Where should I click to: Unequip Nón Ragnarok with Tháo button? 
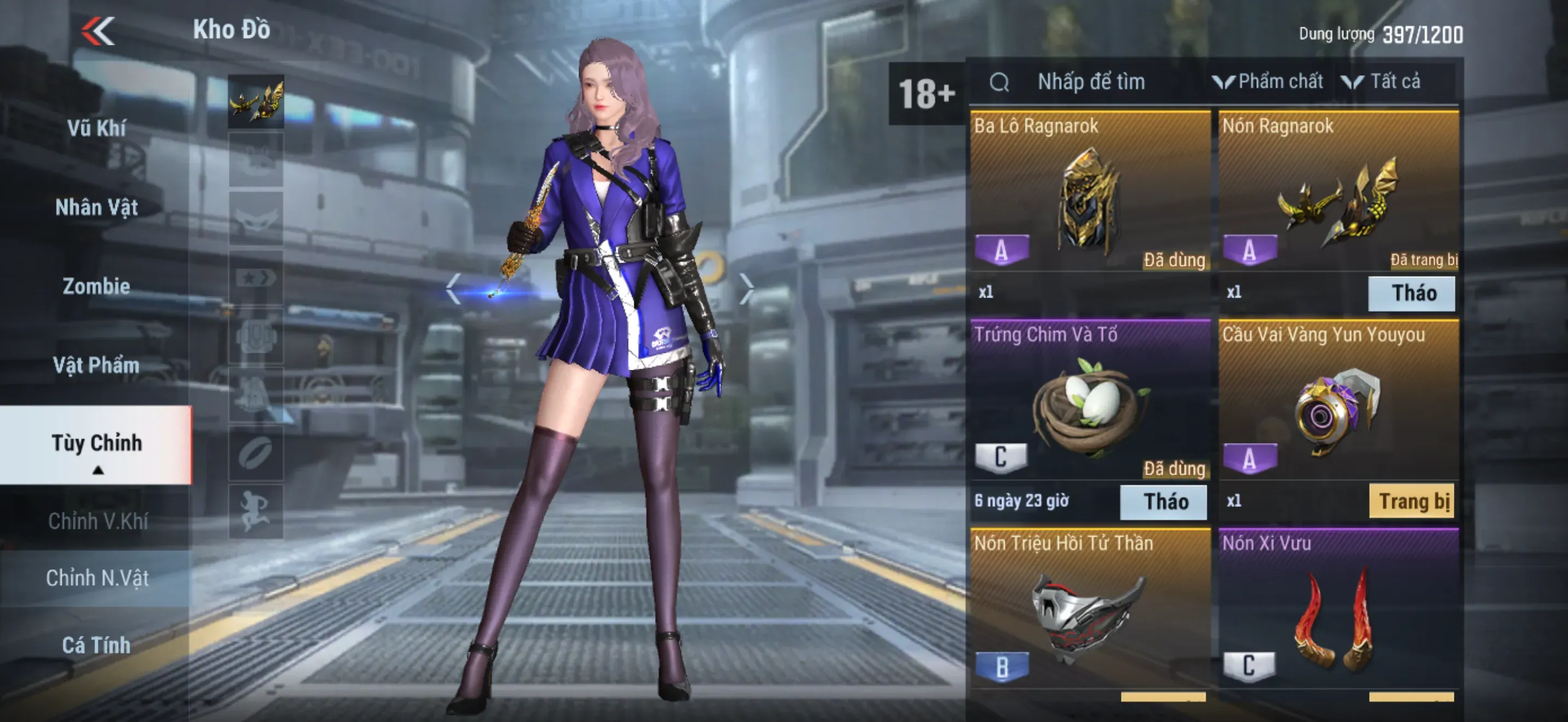tap(1412, 293)
